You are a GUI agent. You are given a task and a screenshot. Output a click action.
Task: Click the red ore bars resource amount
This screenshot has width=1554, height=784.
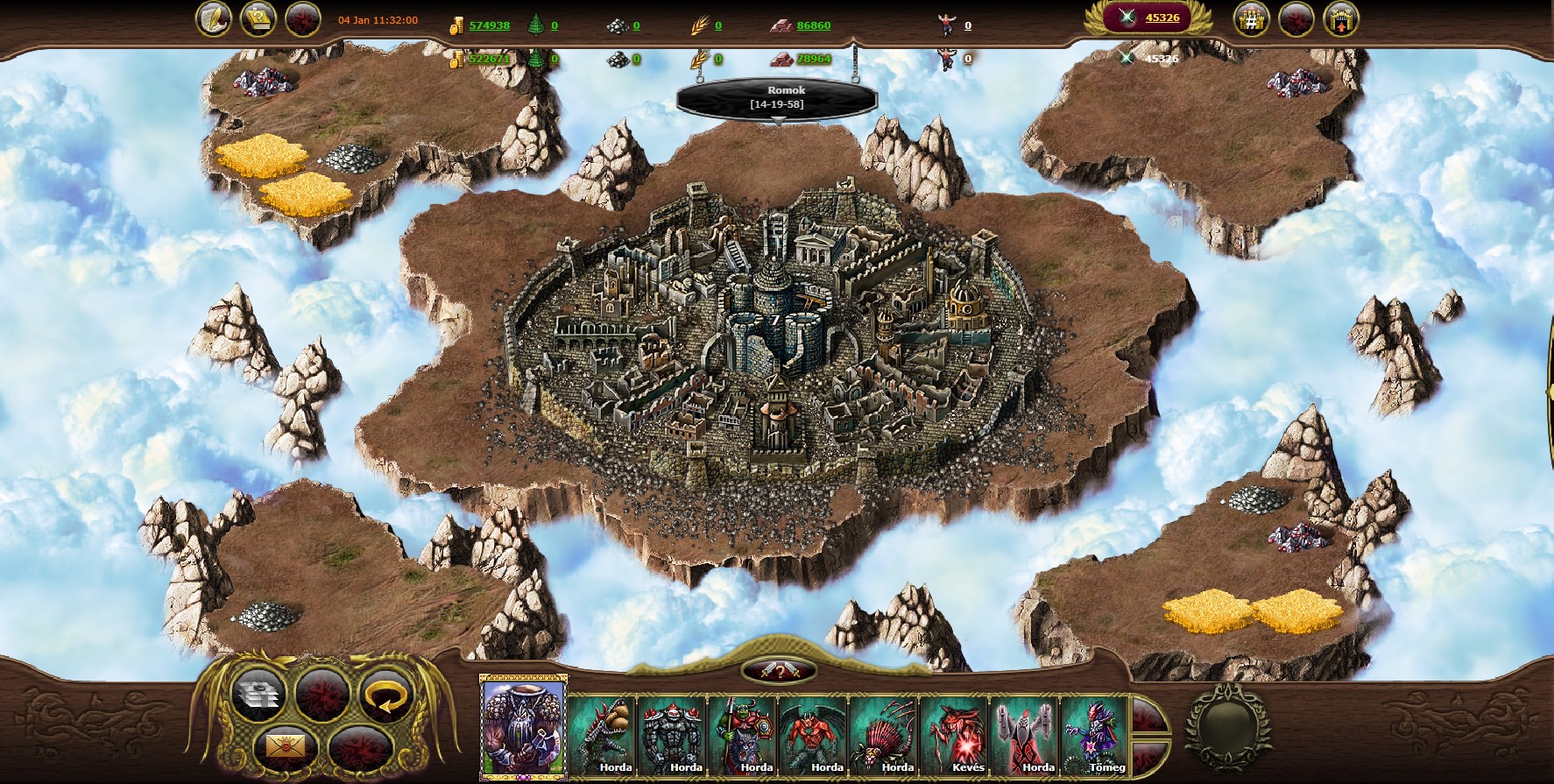[x=813, y=25]
